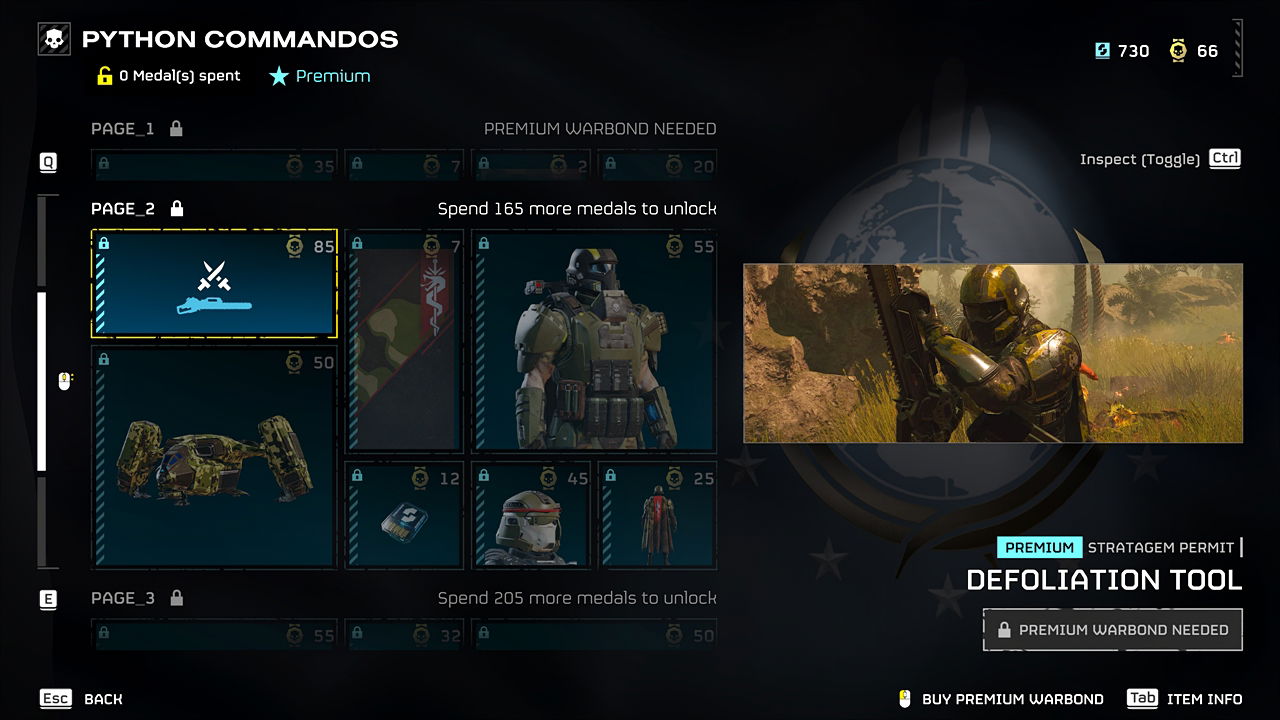Click the padlock next to 0 Medal(s) spent

click(104, 75)
